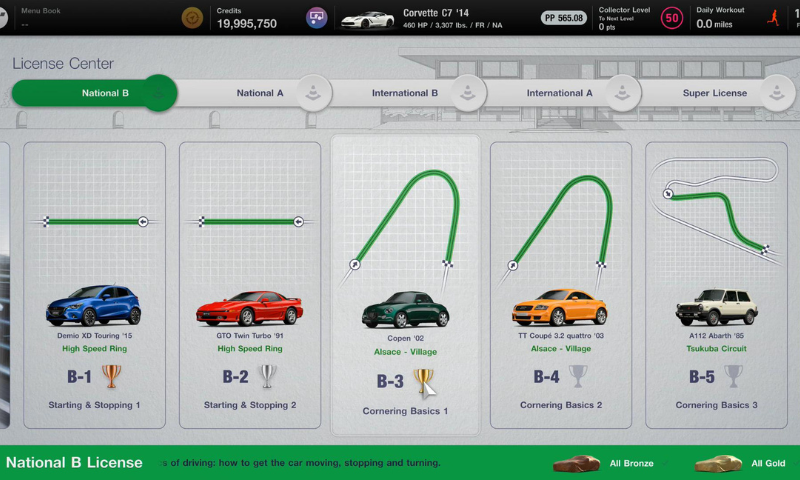The width and height of the screenshot is (800, 480).
Task: Show the International A license tab
Action: (x=560, y=93)
